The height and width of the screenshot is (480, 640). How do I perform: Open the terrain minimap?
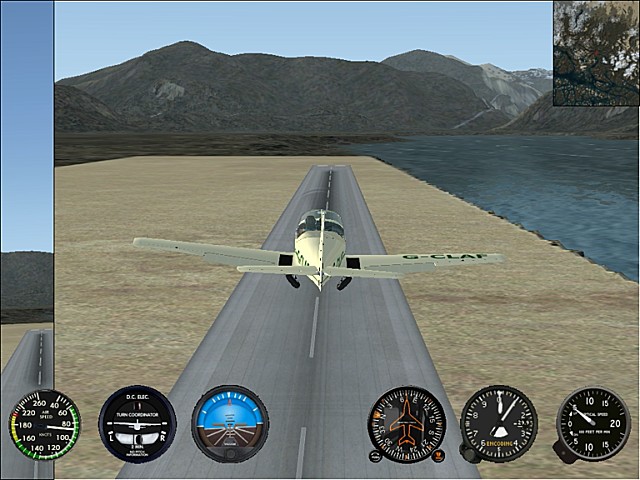click(596, 53)
